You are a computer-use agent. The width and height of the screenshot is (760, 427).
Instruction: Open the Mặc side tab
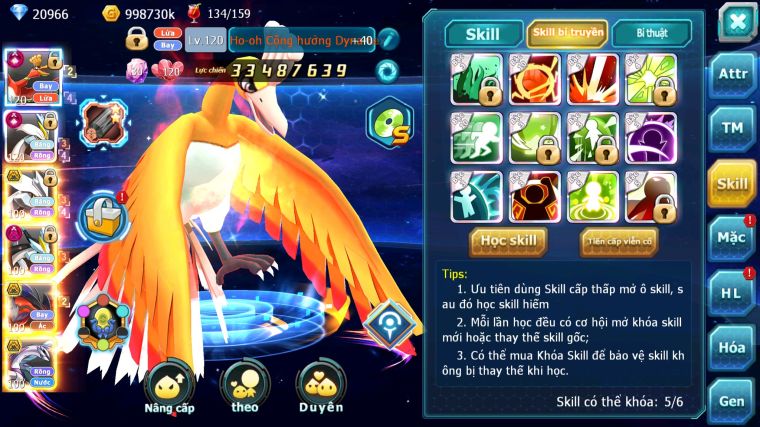[731, 238]
